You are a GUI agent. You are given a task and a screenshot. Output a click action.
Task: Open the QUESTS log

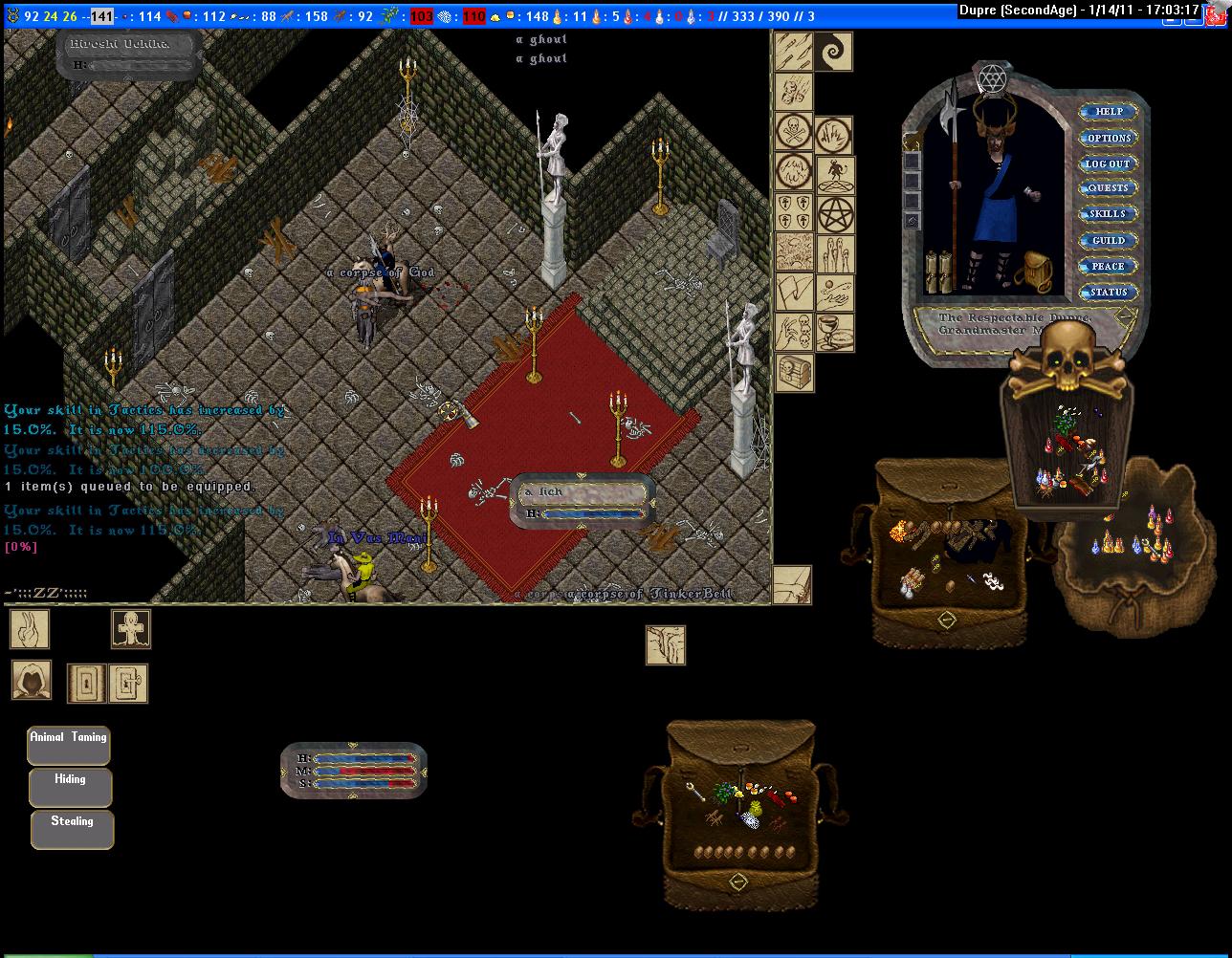pyautogui.click(x=1108, y=188)
